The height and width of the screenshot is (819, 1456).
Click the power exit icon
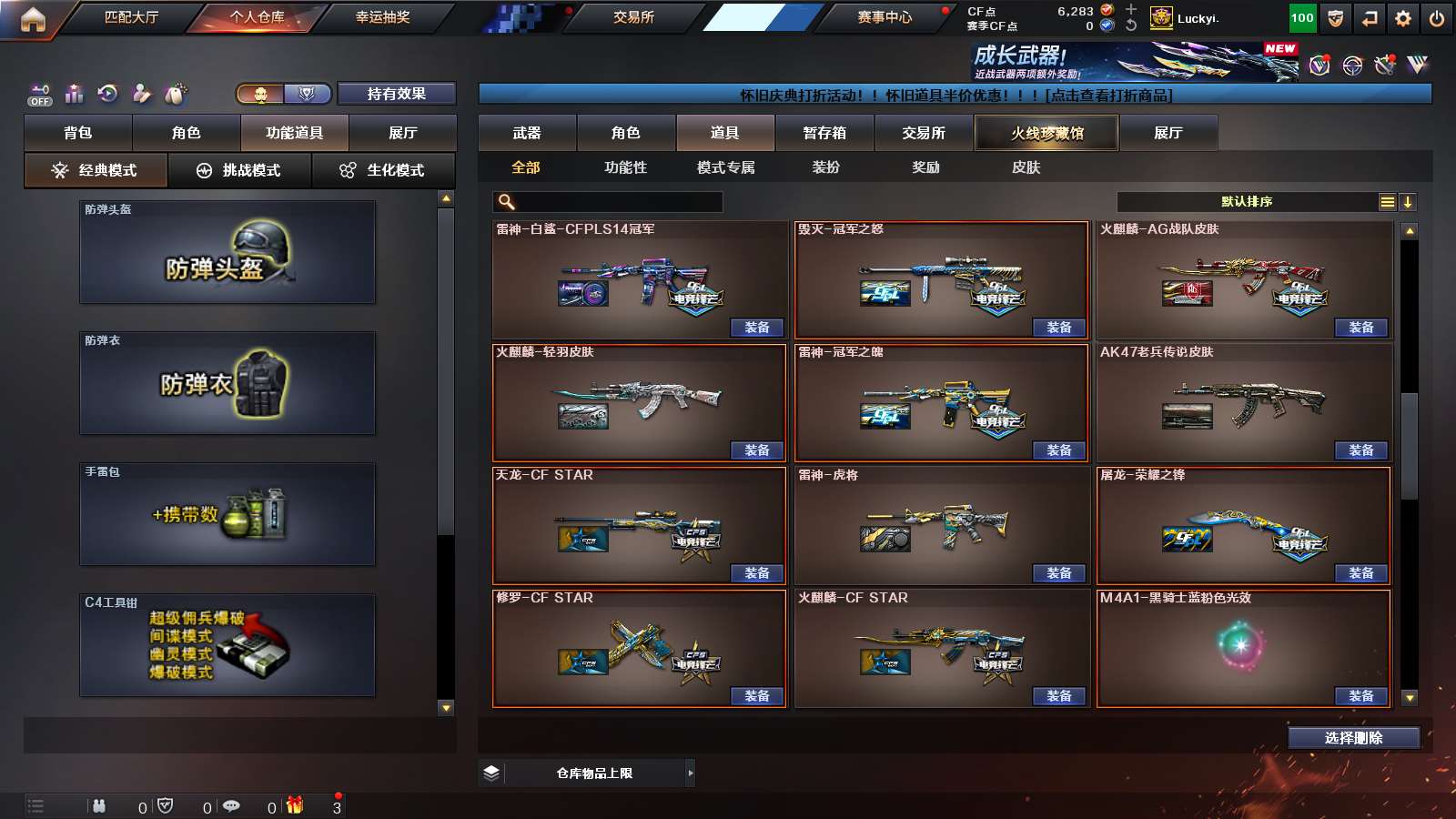coord(1436,18)
